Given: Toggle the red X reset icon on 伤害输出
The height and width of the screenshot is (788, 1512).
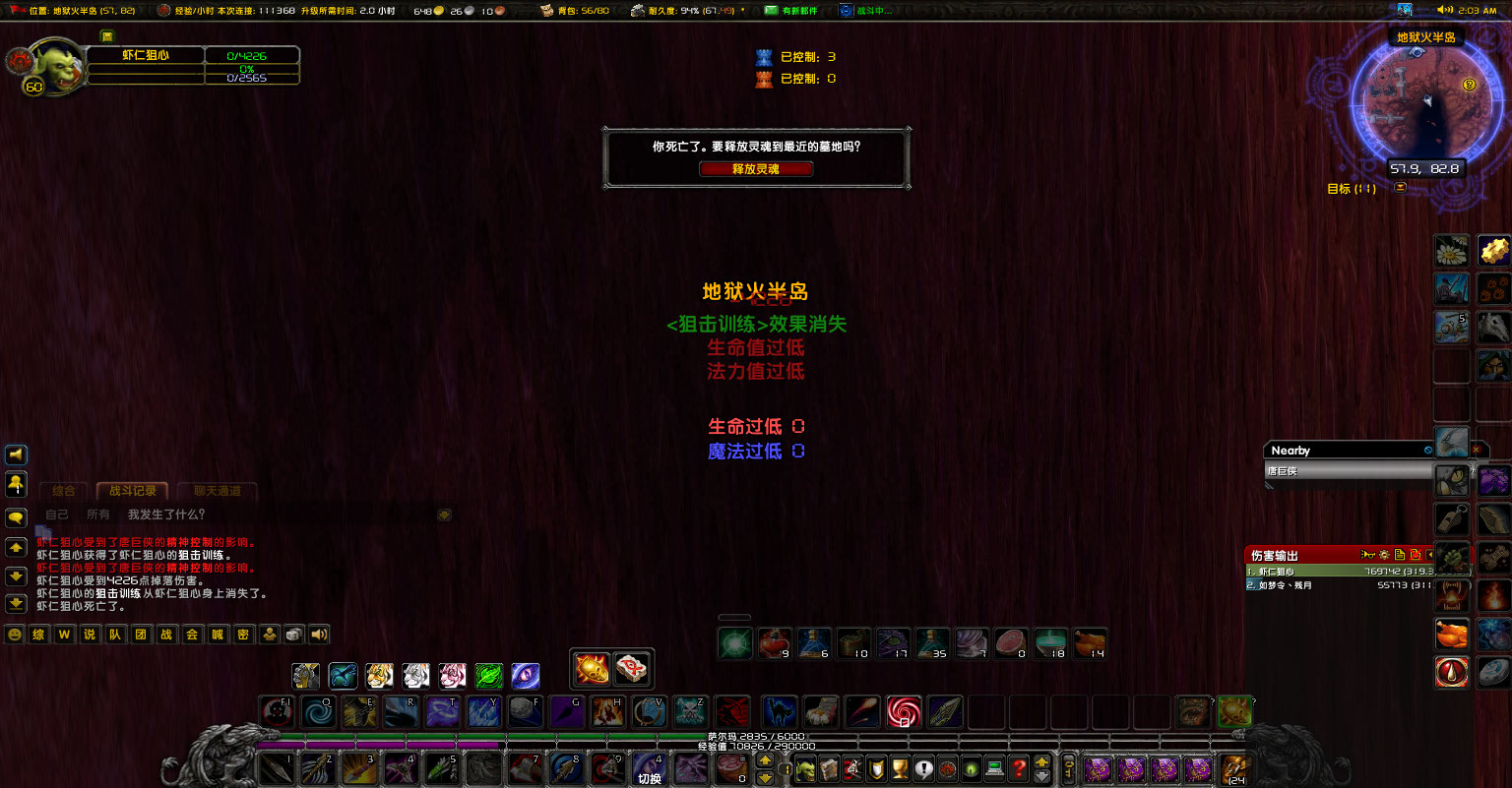Looking at the screenshot, I should [x=1416, y=554].
